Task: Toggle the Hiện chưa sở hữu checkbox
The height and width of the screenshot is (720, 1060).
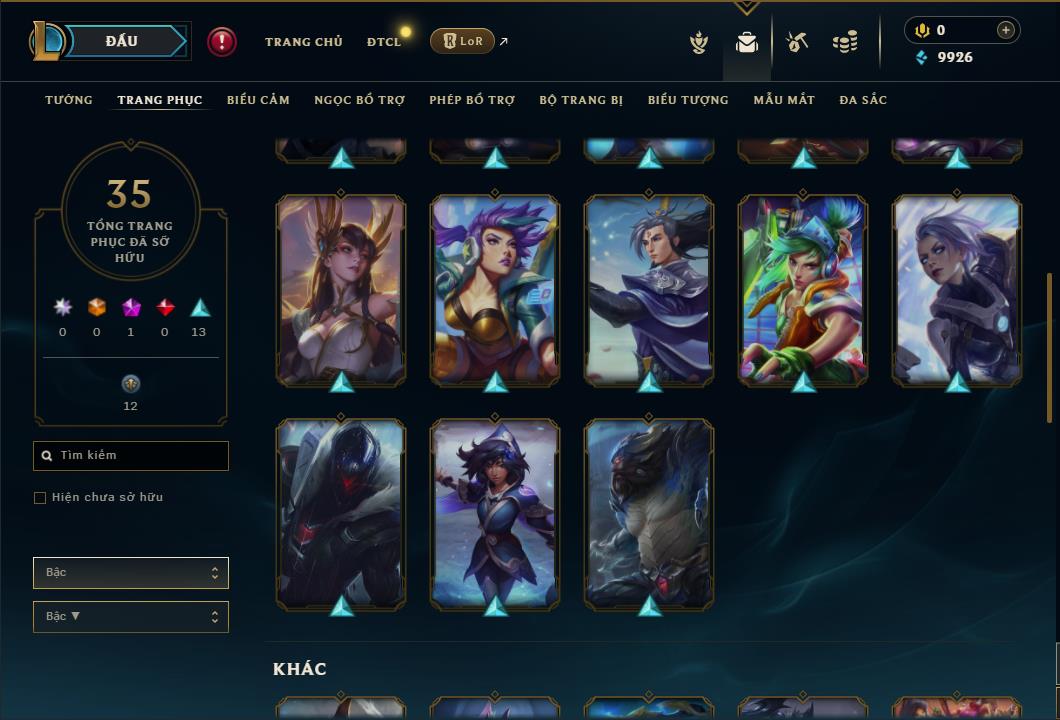Action: [x=40, y=498]
